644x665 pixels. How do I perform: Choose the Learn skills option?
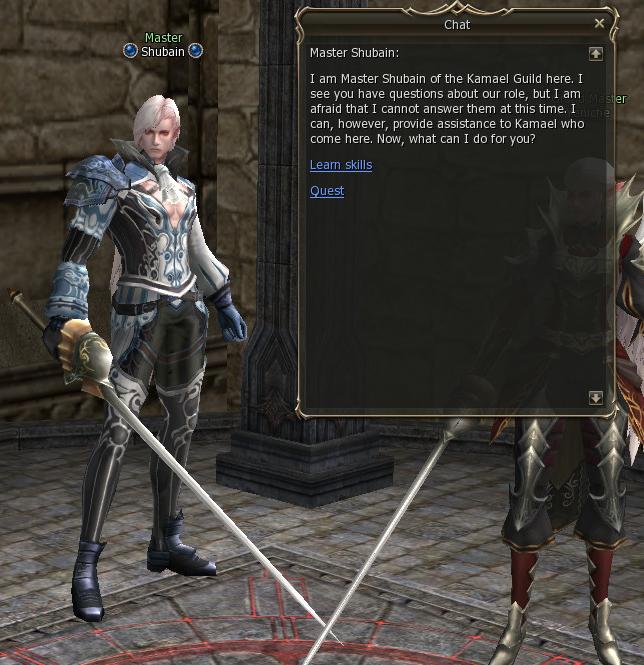(340, 165)
